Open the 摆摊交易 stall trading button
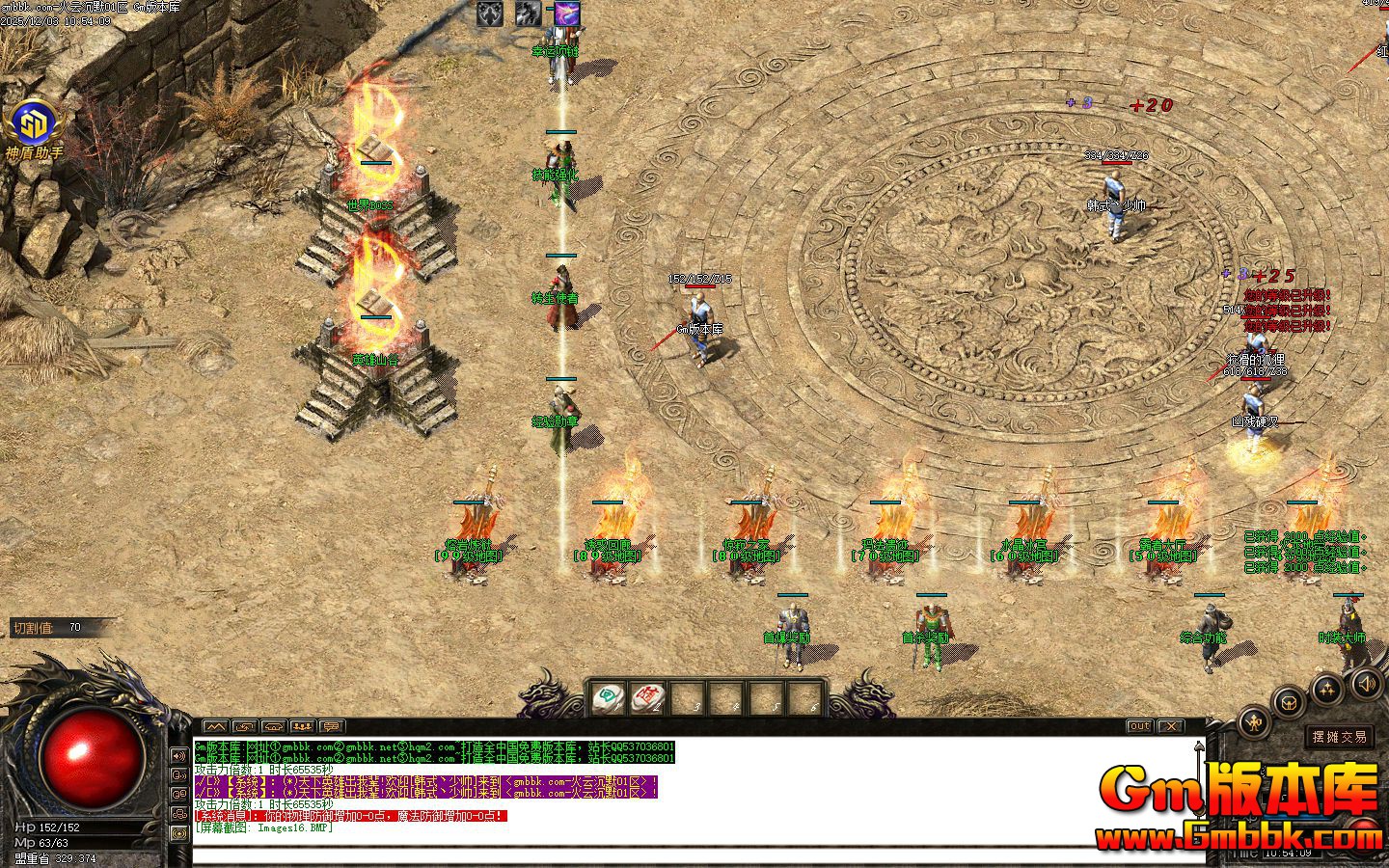The height and width of the screenshot is (868, 1389). [x=1340, y=737]
